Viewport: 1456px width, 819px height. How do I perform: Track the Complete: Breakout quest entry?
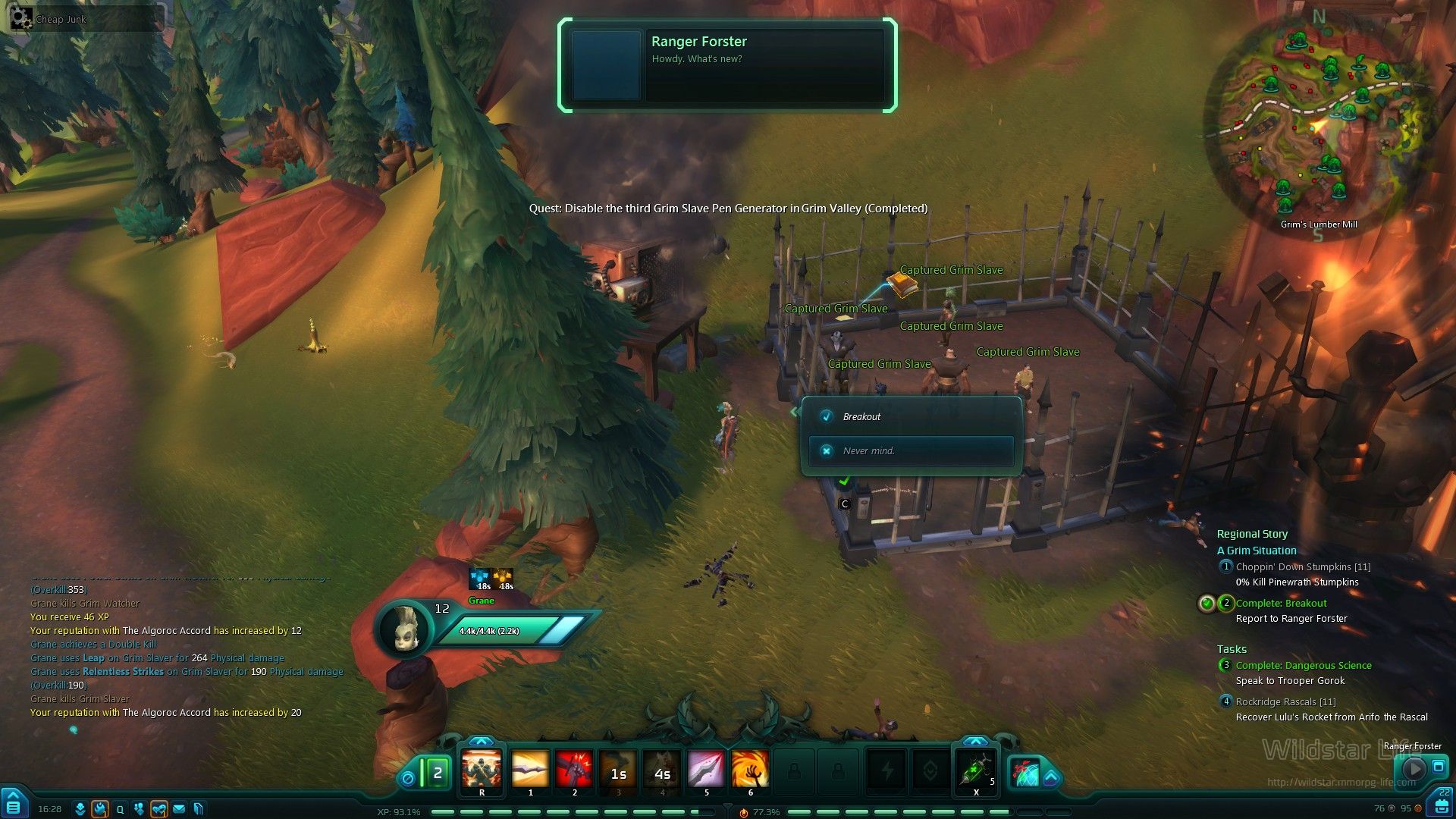pos(1281,604)
